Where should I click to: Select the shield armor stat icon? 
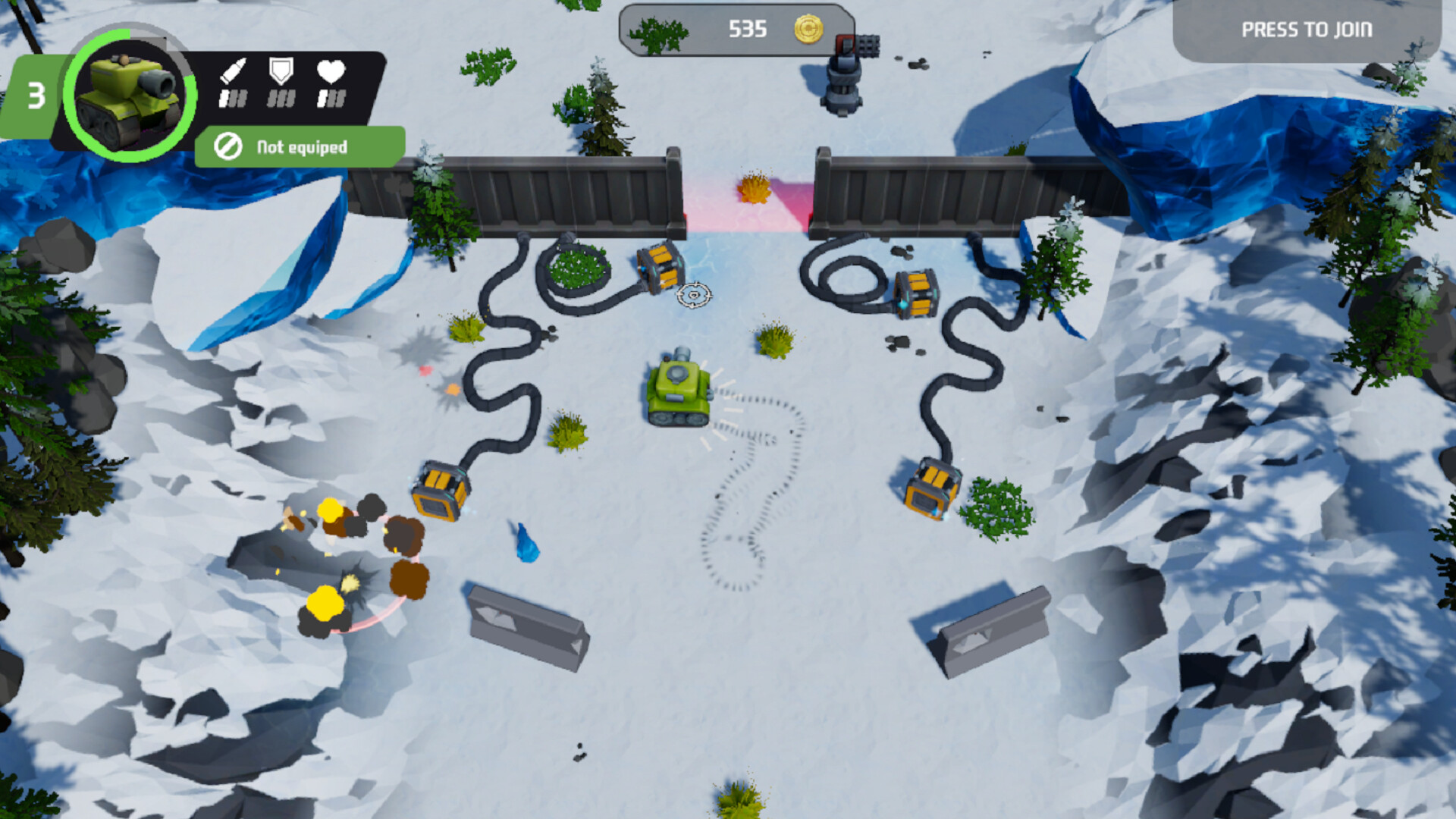[281, 71]
